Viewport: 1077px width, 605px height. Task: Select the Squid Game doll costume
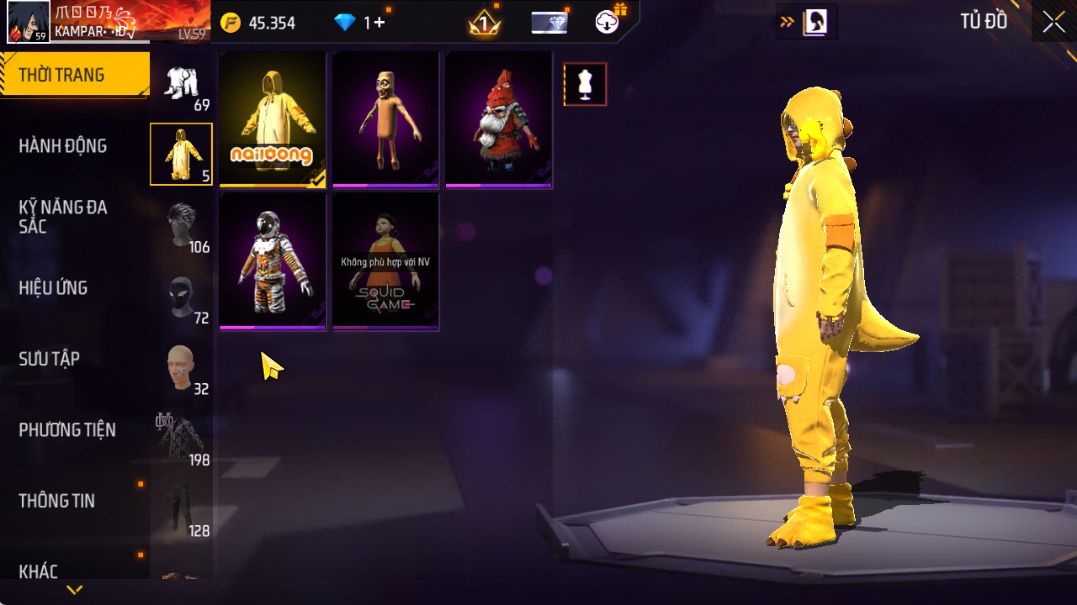(x=385, y=261)
